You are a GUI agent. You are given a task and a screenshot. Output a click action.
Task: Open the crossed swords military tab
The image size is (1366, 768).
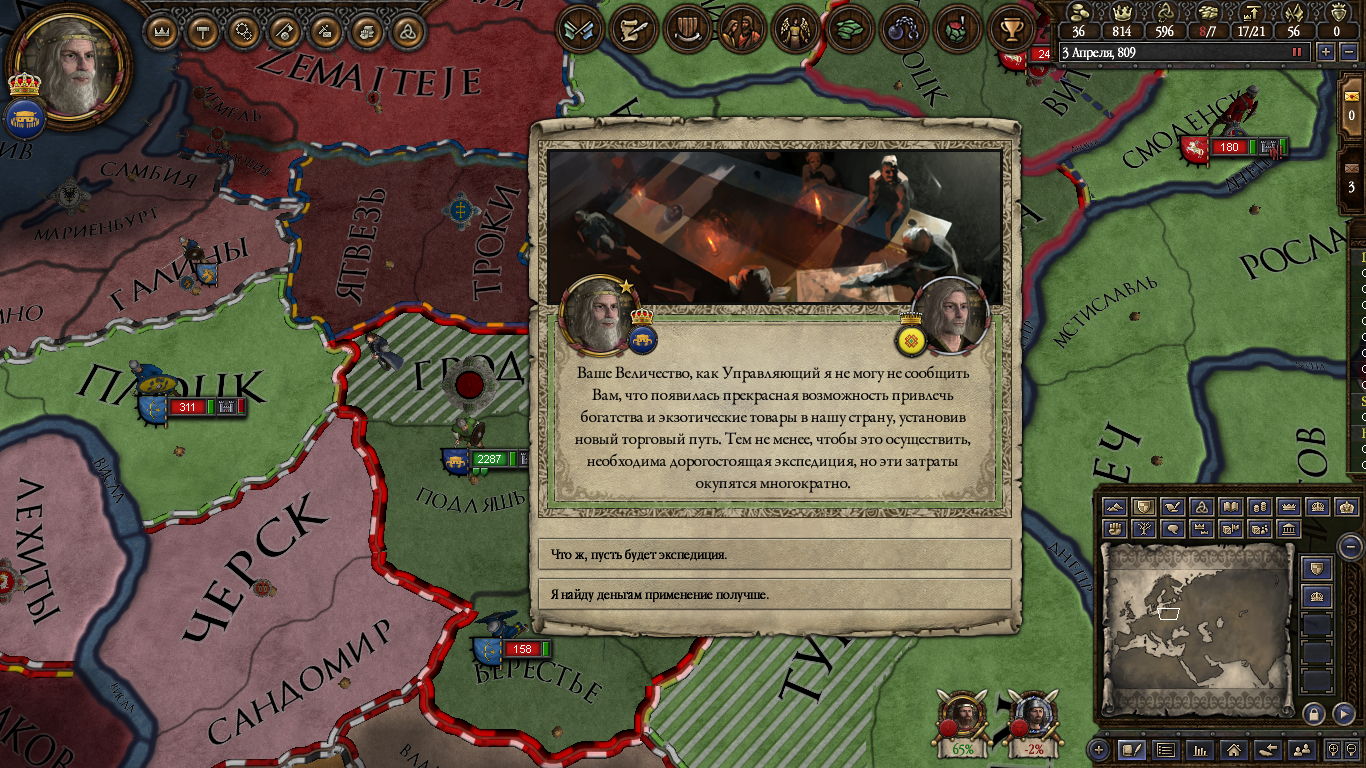click(x=579, y=30)
